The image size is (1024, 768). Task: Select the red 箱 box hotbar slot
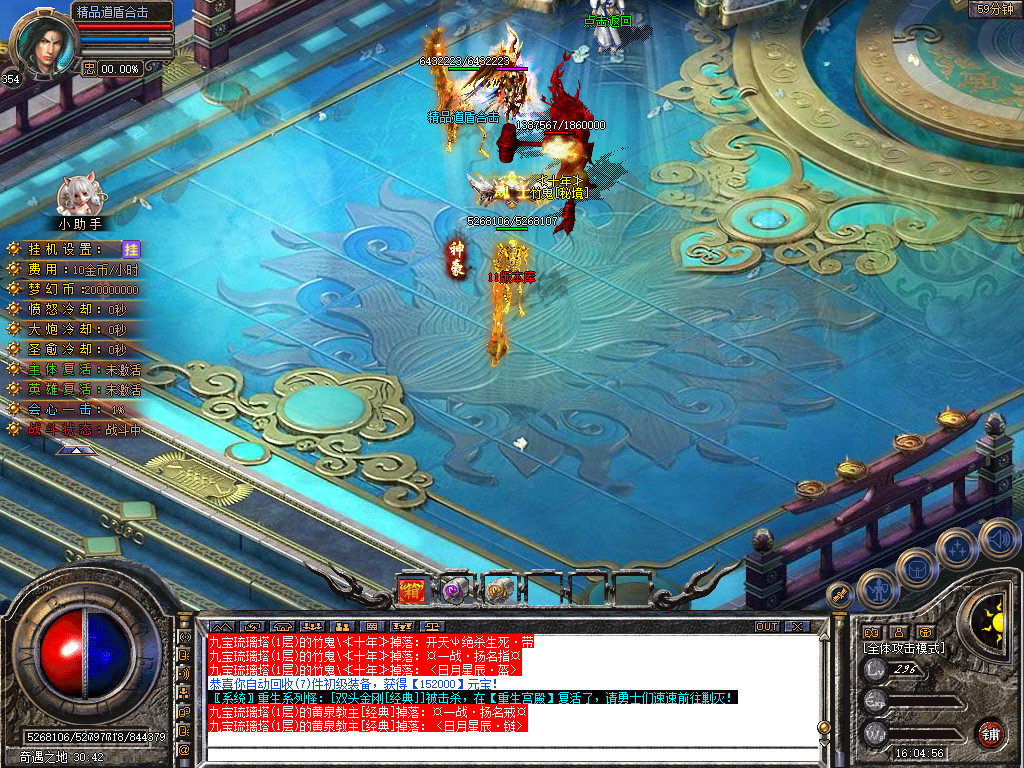tap(412, 590)
